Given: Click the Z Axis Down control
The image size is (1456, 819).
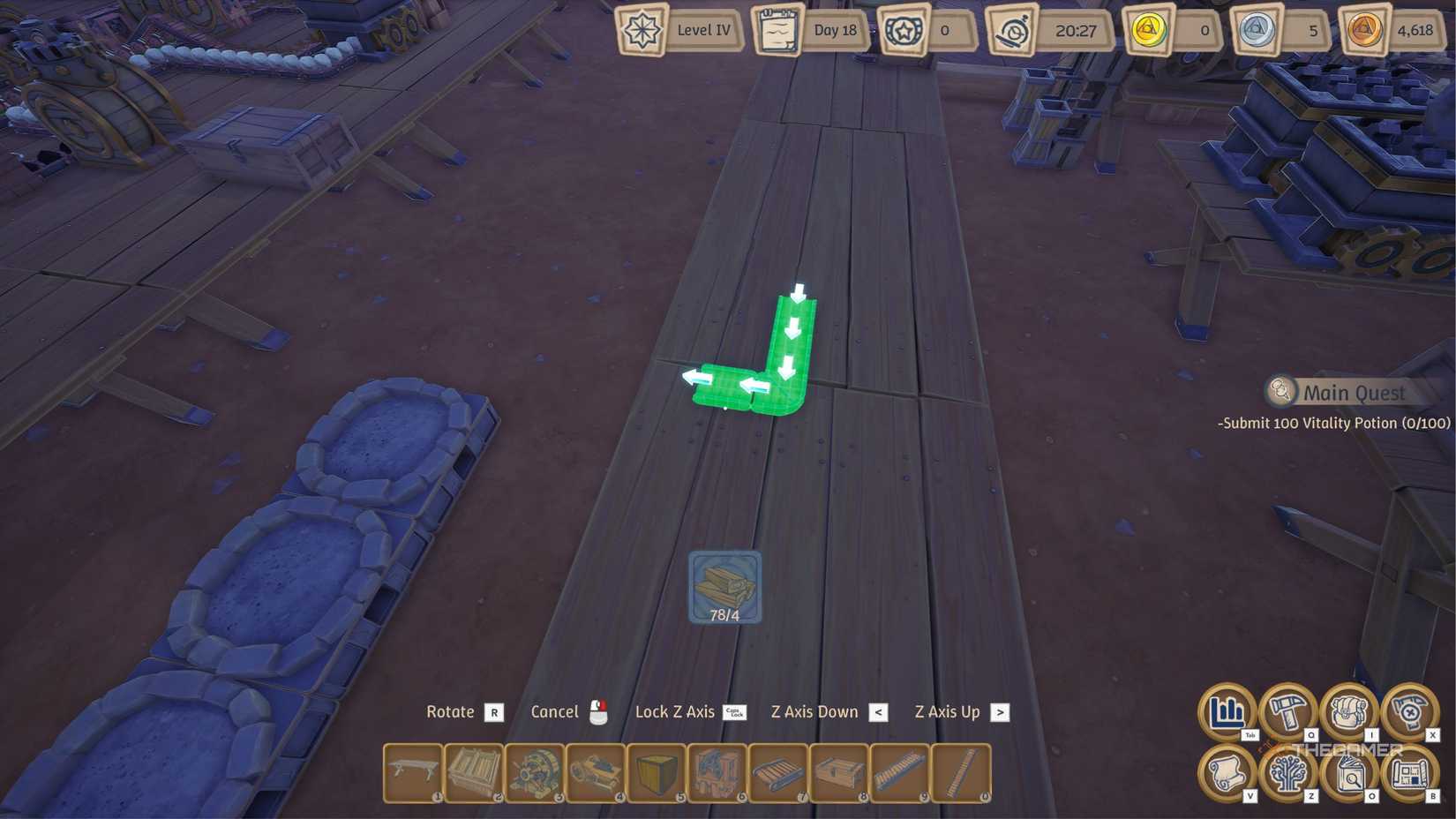Looking at the screenshot, I should (x=814, y=711).
